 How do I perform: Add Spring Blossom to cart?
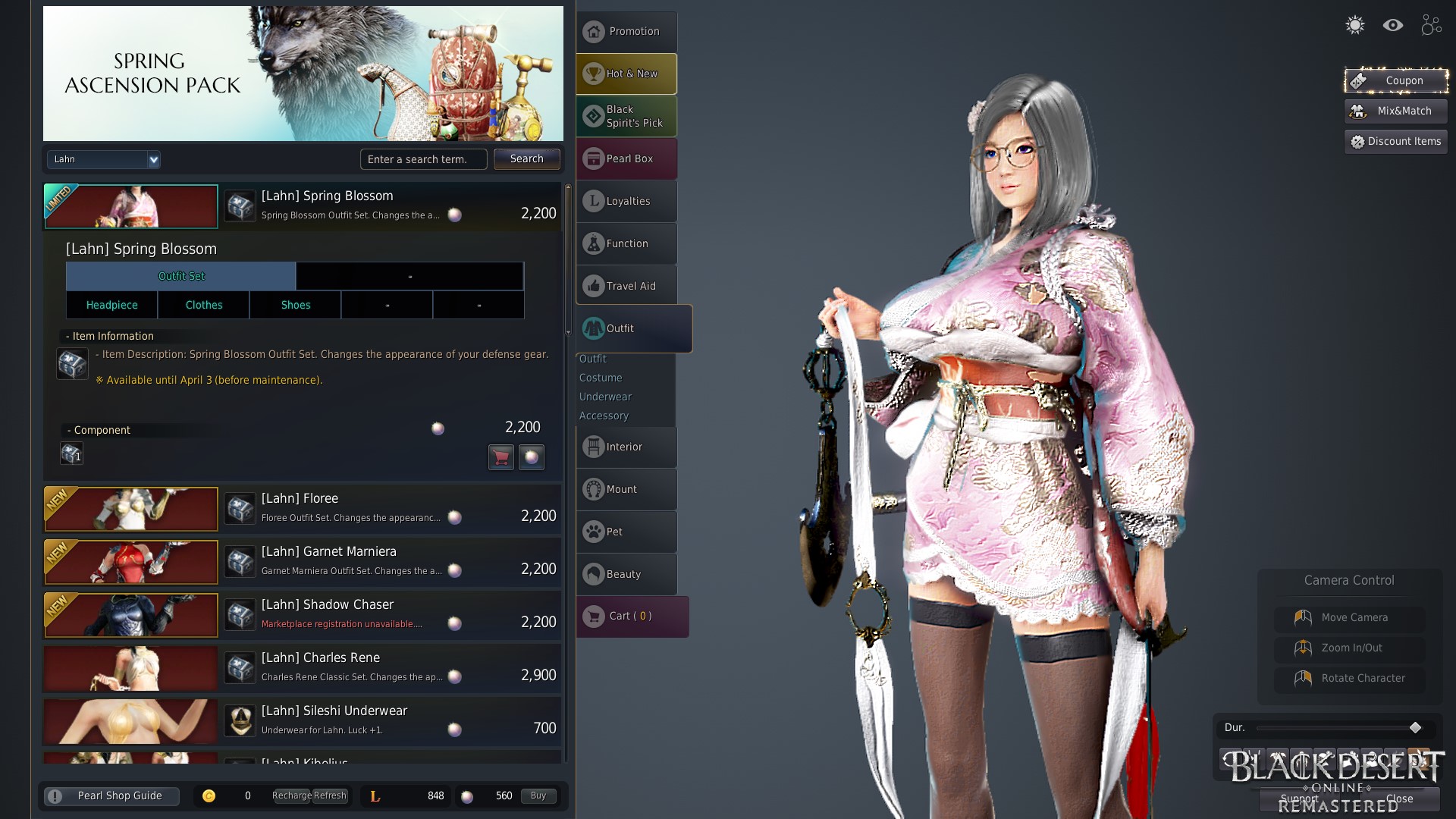[x=500, y=457]
